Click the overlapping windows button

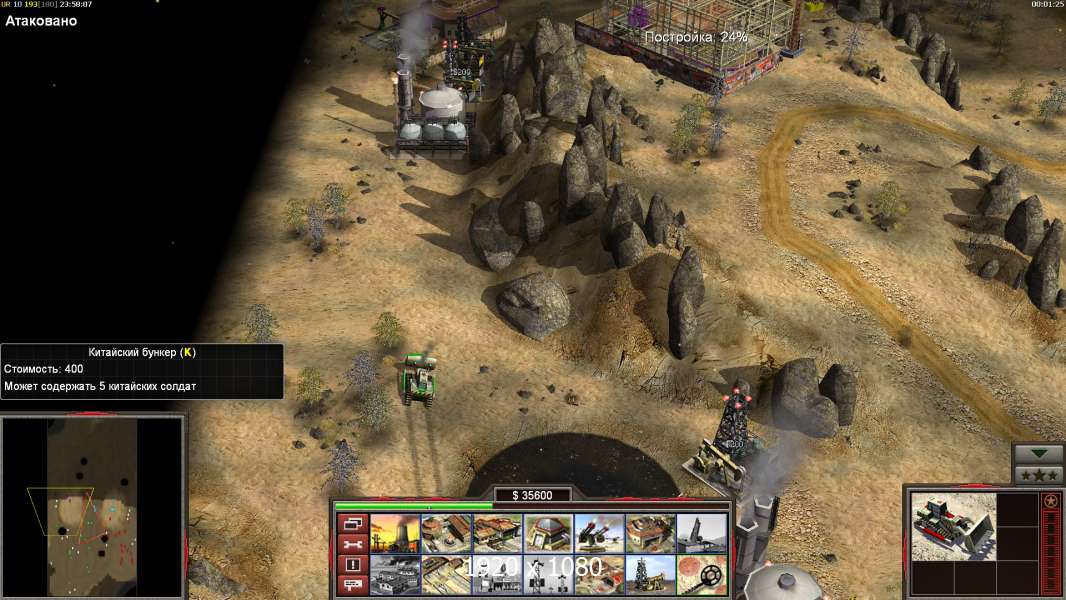click(351, 523)
